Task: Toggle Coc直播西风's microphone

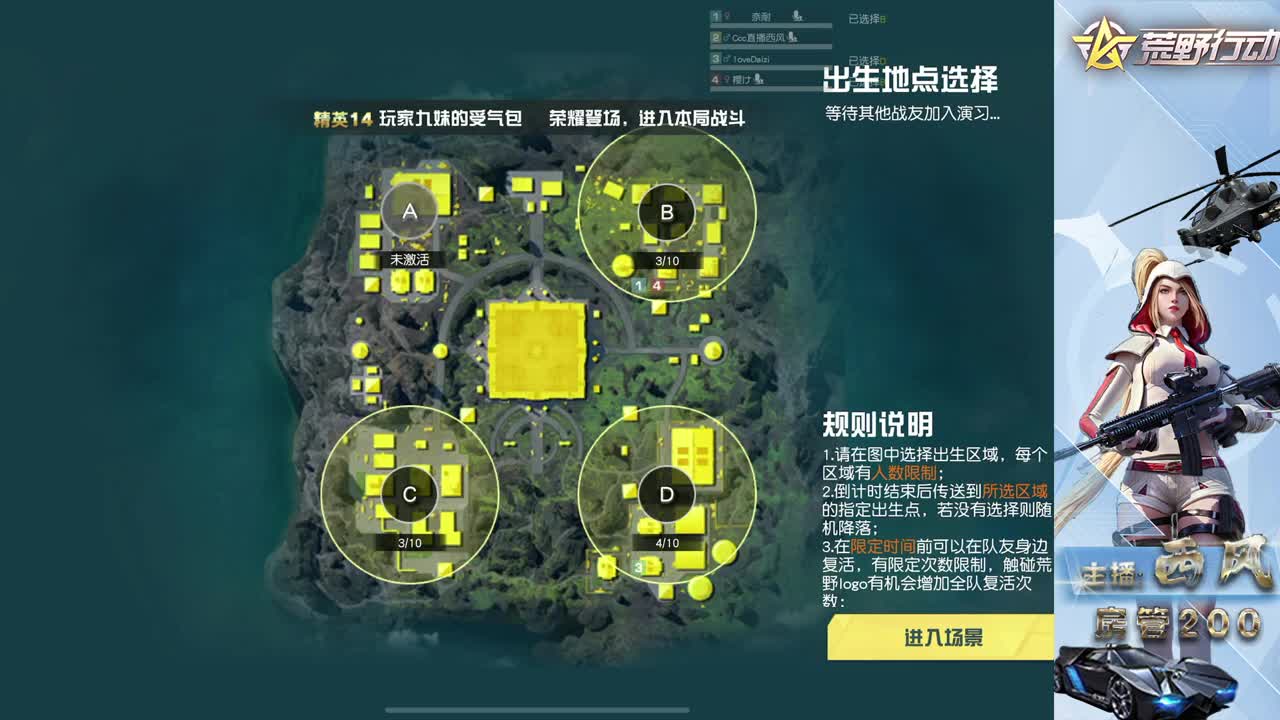Action: (792, 38)
